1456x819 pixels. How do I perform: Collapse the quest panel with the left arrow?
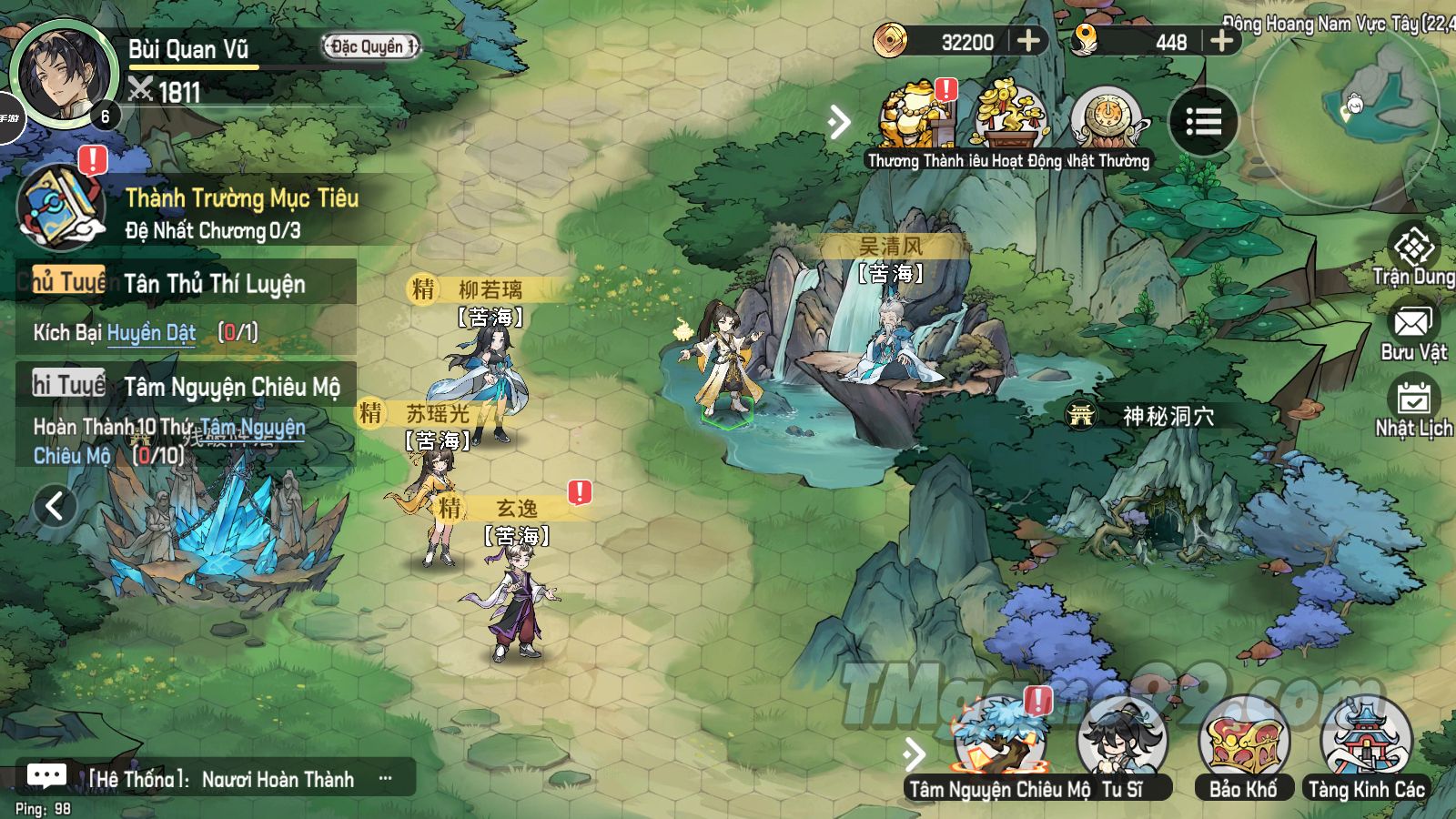(x=54, y=506)
